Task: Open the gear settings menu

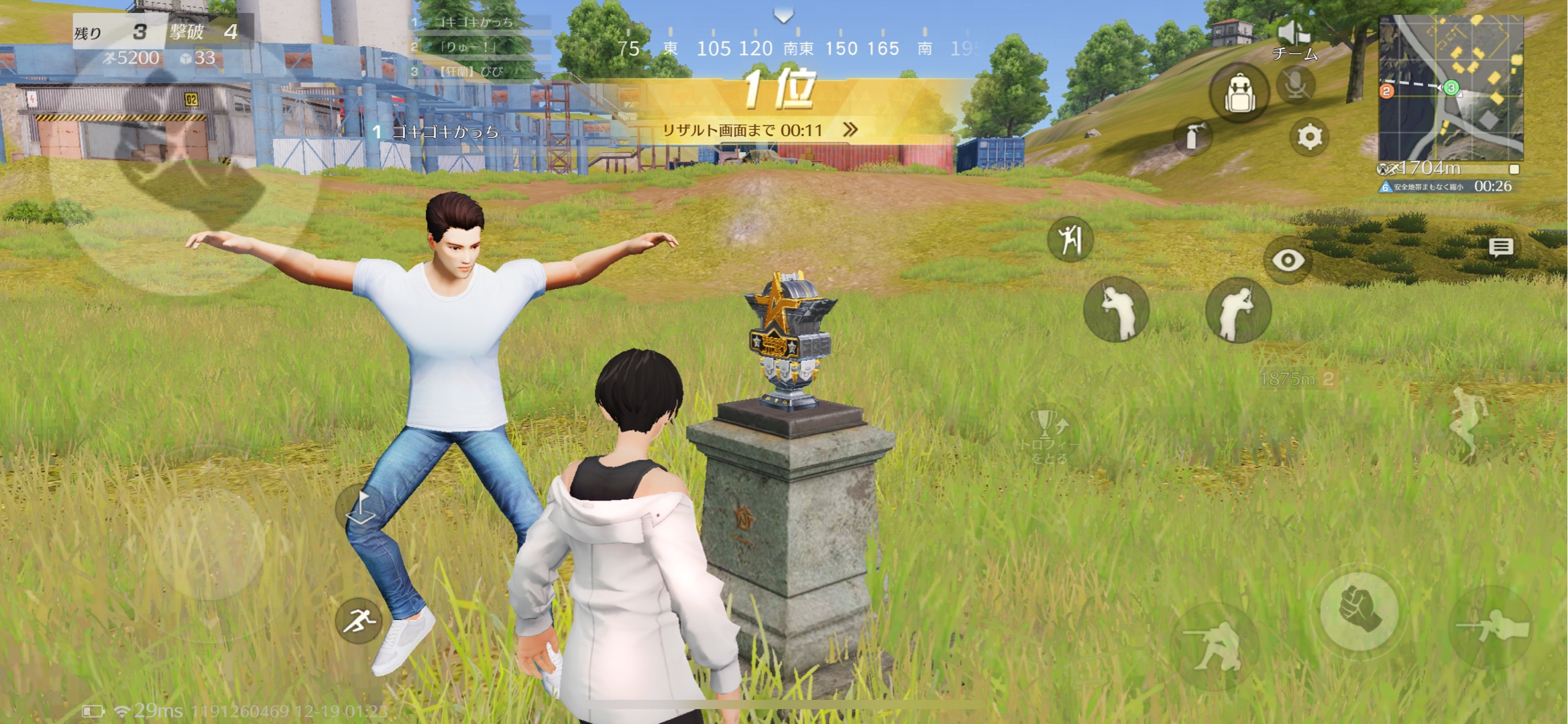Action: click(1309, 137)
